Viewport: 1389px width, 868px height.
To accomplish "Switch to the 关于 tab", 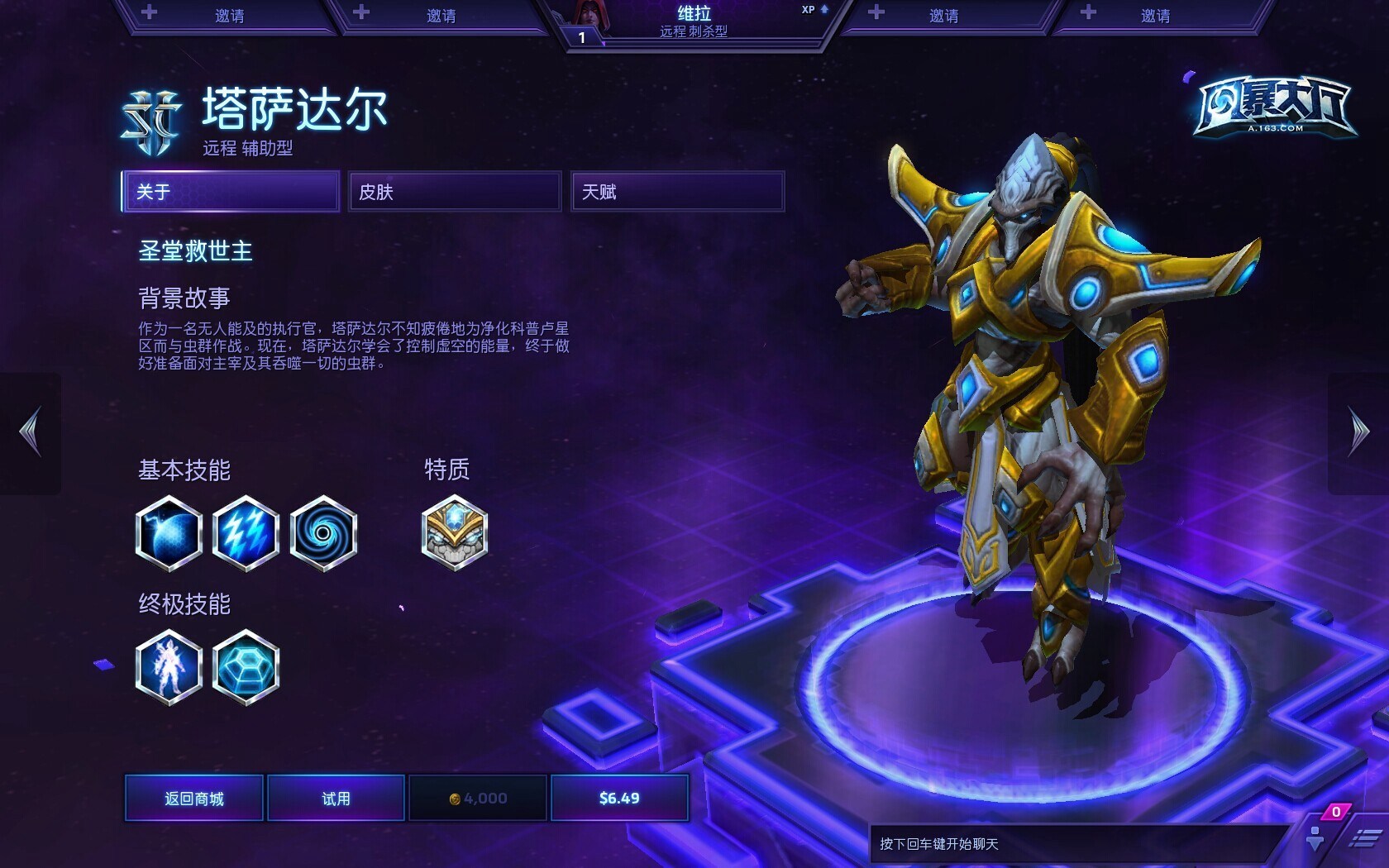I will 231,192.
